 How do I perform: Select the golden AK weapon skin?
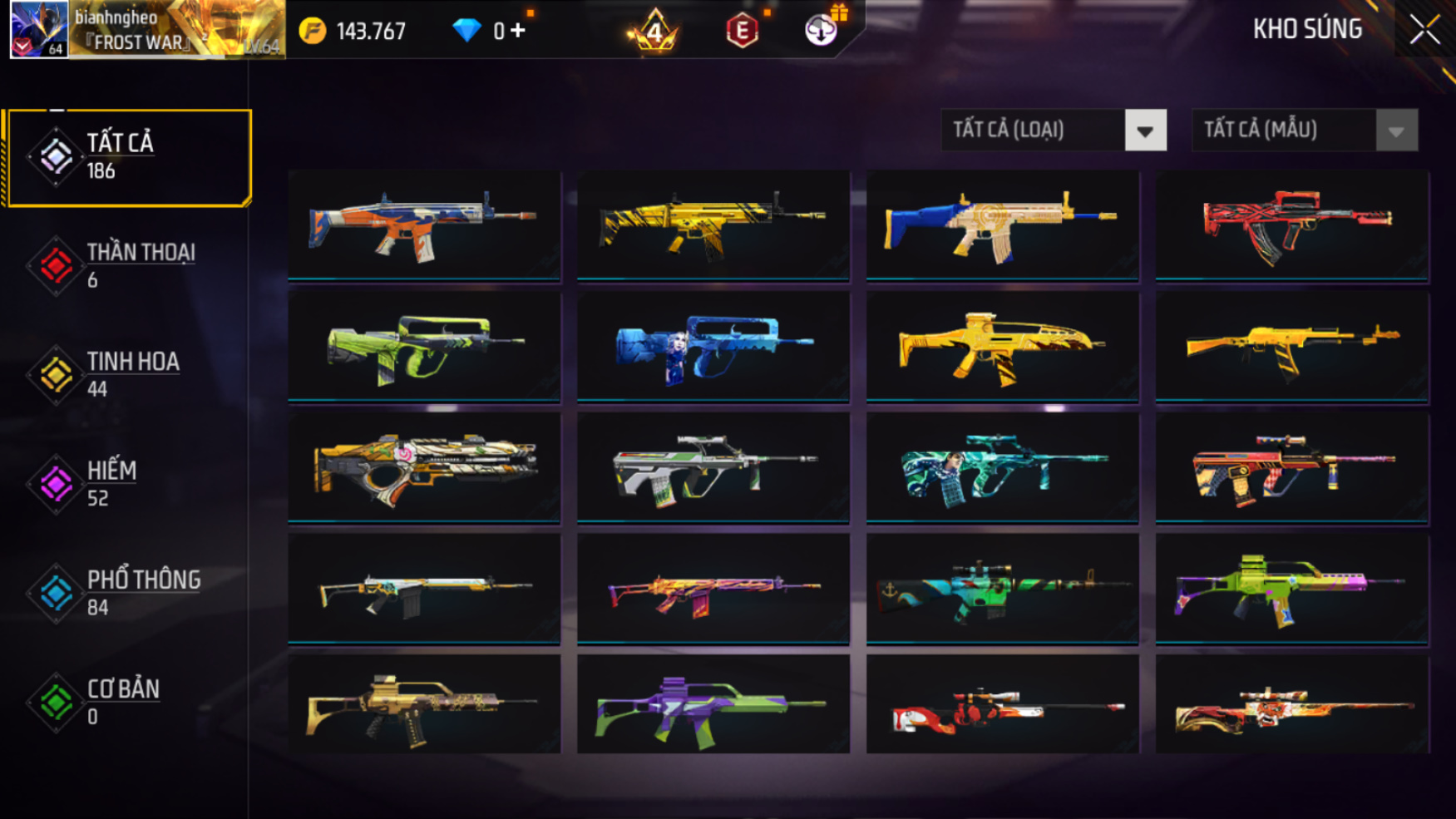tap(1292, 347)
